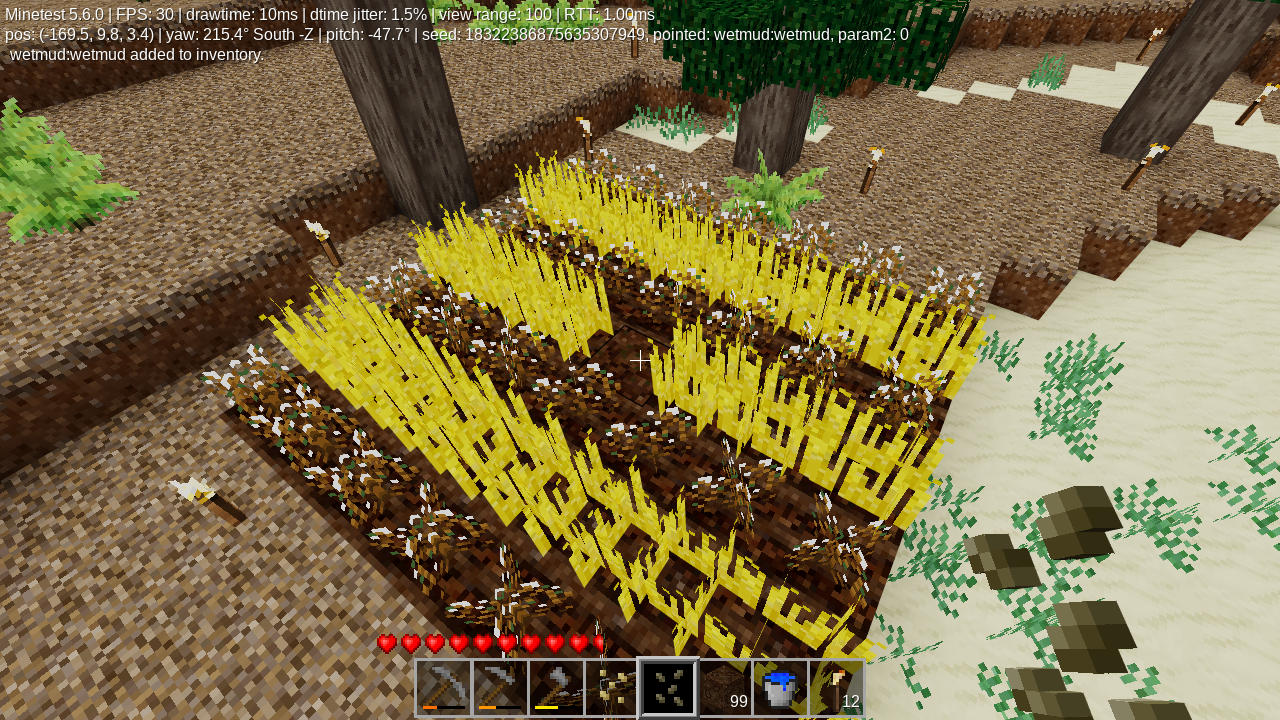Viewport: 1280px width, 720px height.
Task: Select the mud block stack of 99
Action: pos(724,687)
